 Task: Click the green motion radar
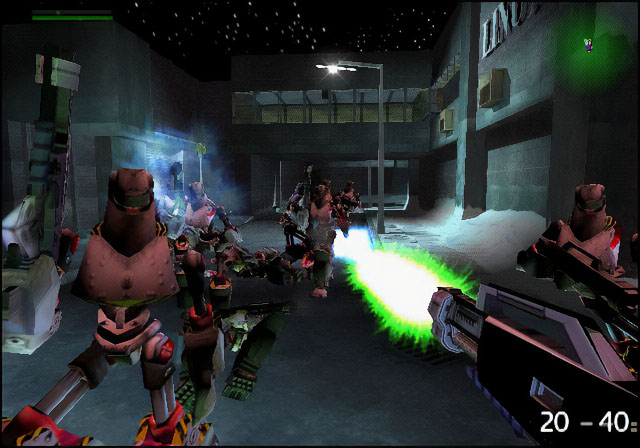coord(590,47)
